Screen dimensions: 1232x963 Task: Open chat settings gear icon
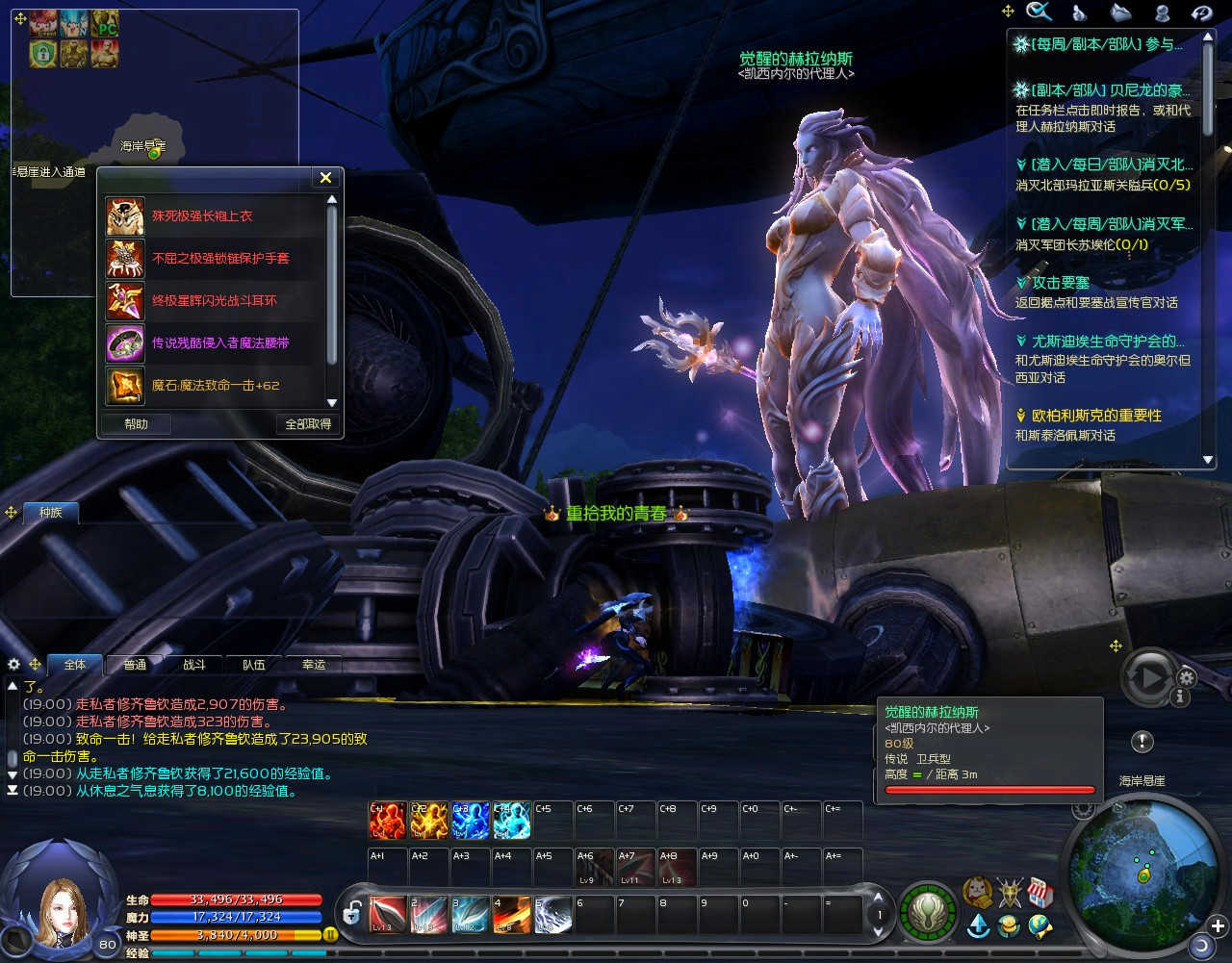coord(13,664)
